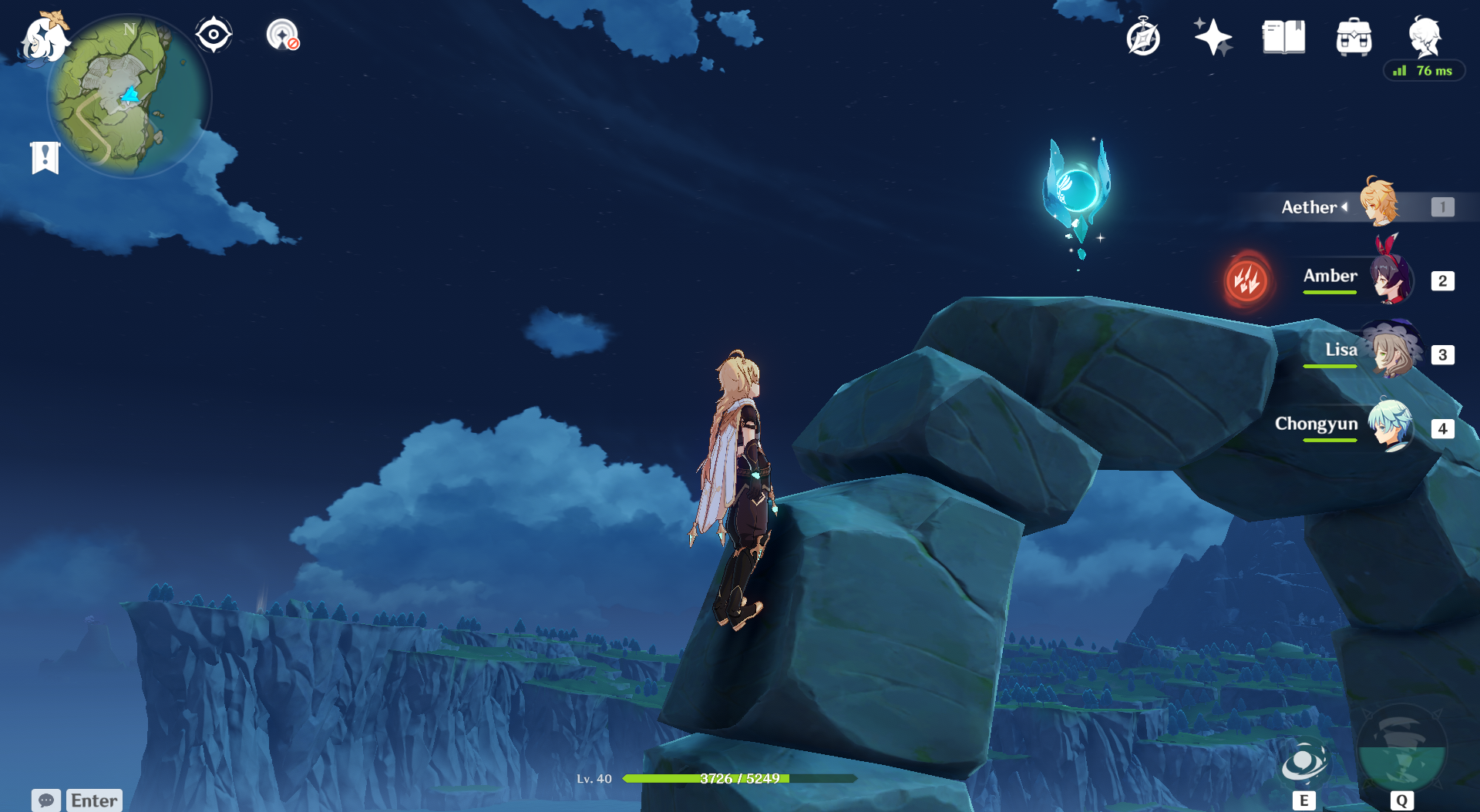Click the red skill icon beside Amber
The image size is (1480, 812).
(1246, 280)
